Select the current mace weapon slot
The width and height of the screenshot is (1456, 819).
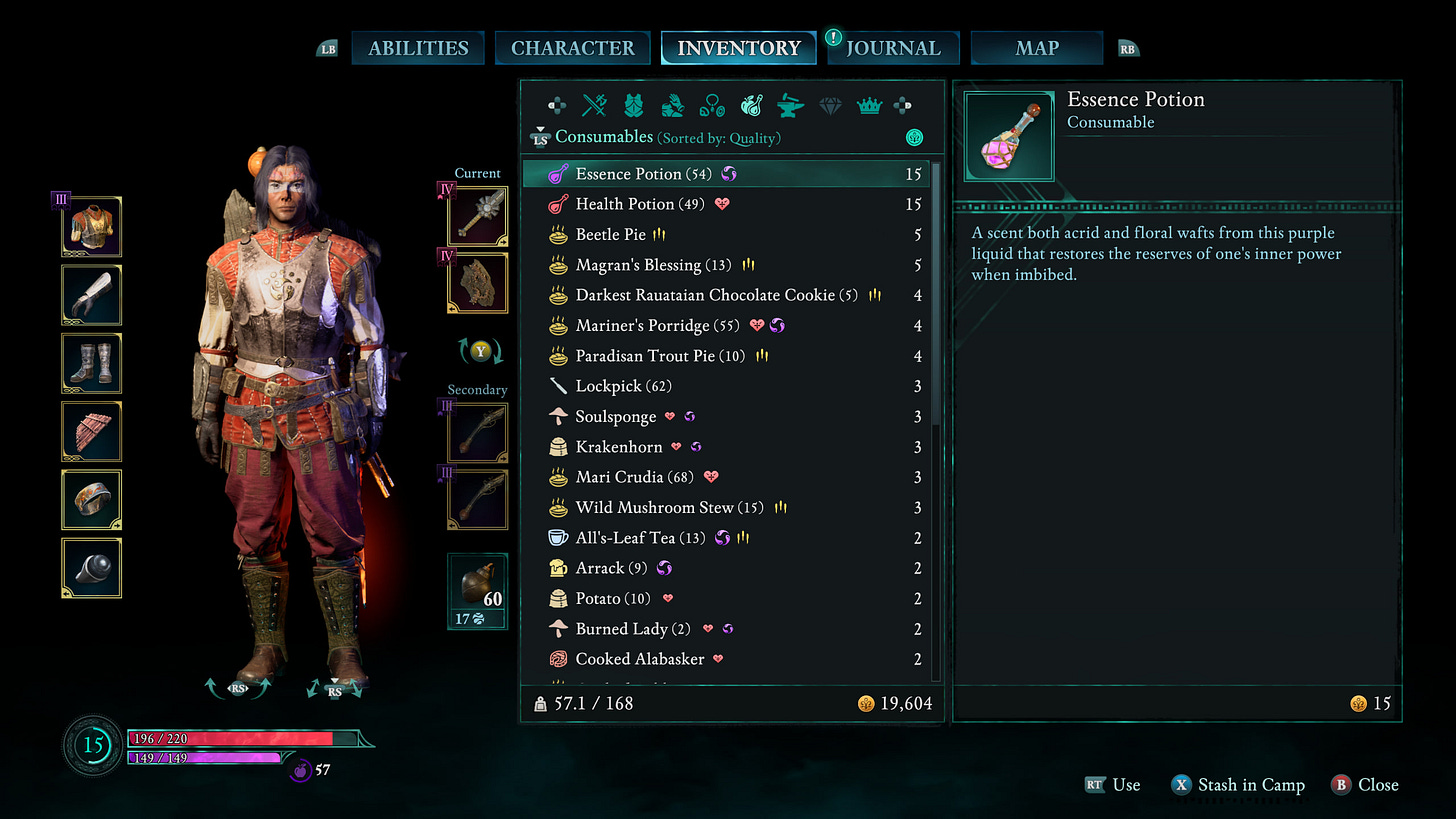[477, 216]
